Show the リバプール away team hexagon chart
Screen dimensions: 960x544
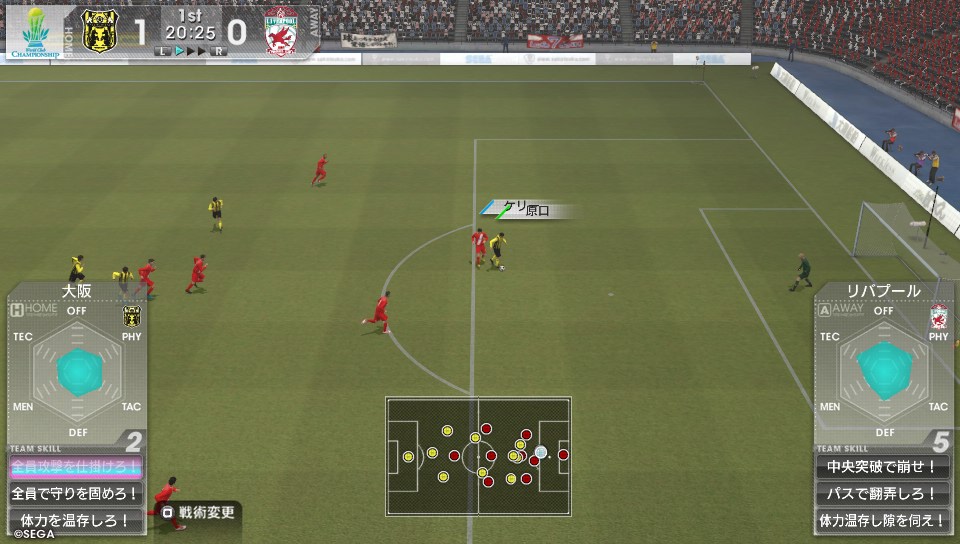pos(883,371)
